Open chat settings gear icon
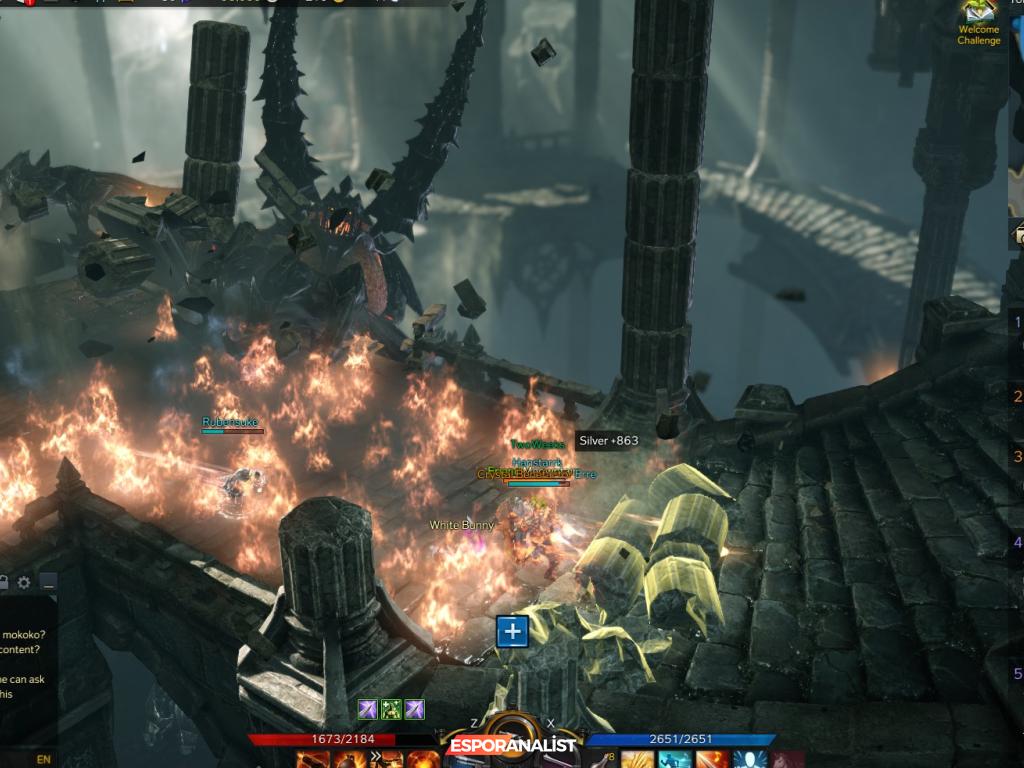Image resolution: width=1024 pixels, height=768 pixels. pos(24,582)
